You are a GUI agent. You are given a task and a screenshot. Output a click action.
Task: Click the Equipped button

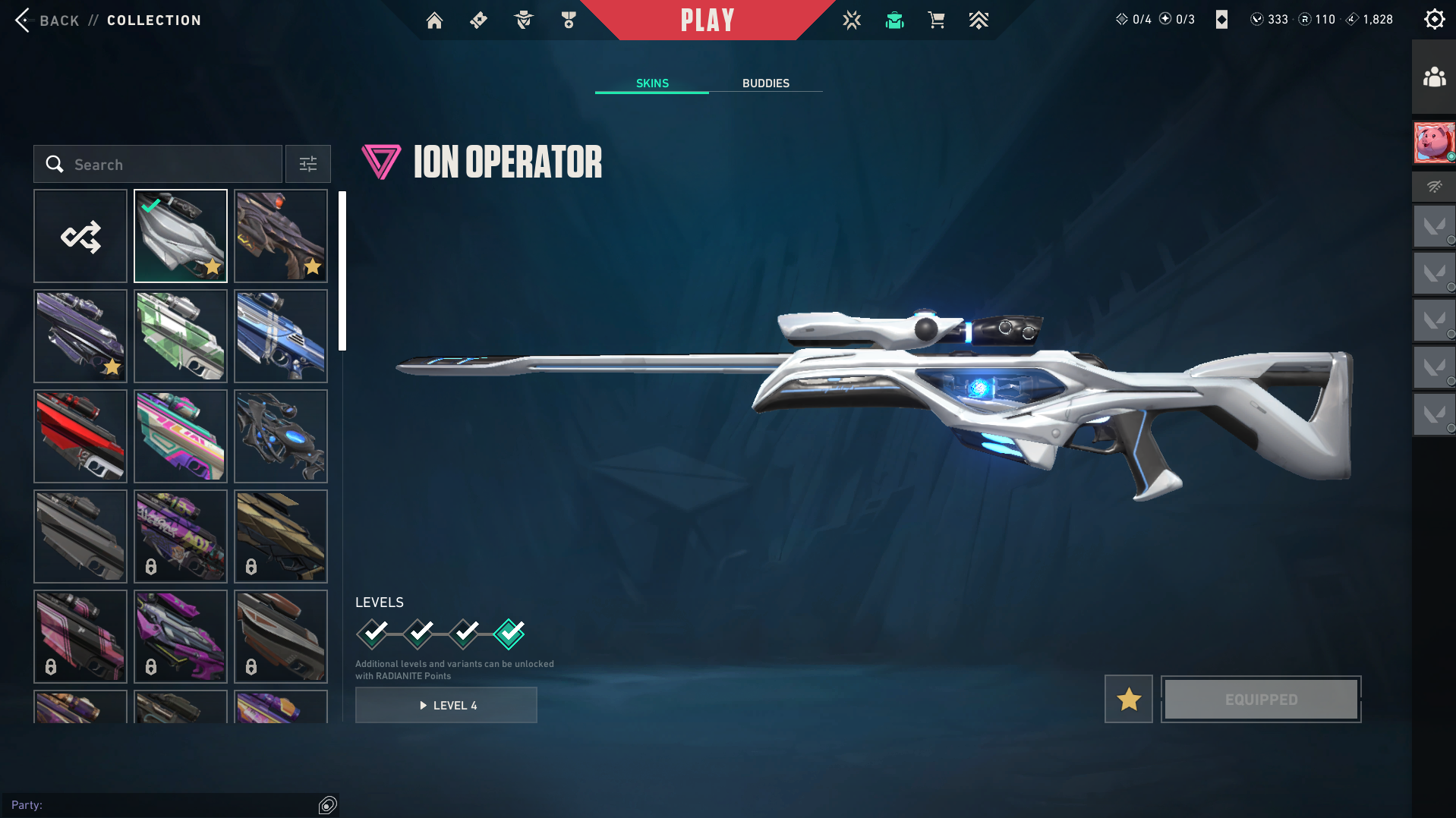(1261, 699)
